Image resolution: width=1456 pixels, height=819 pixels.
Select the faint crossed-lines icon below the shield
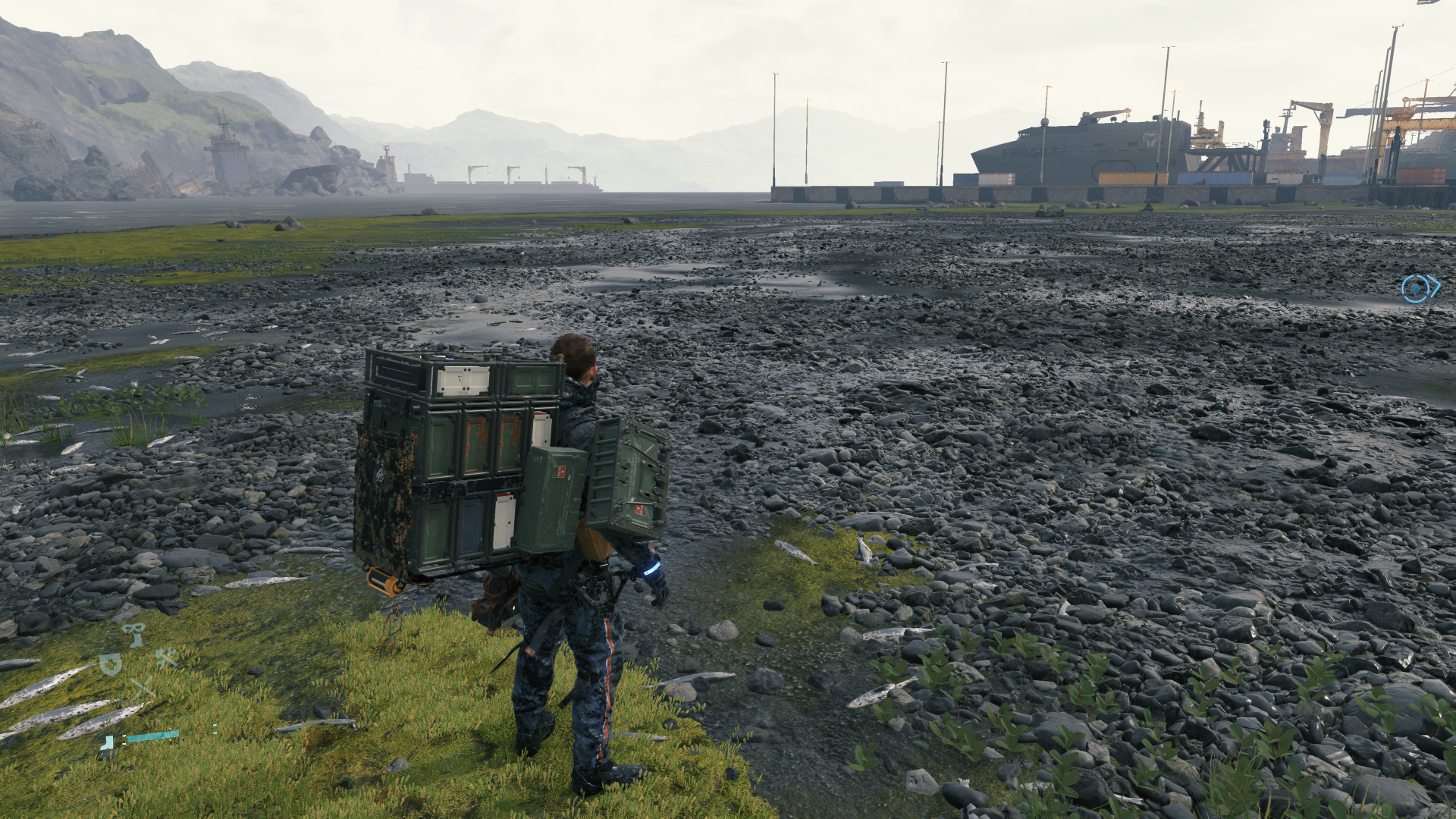(141, 689)
